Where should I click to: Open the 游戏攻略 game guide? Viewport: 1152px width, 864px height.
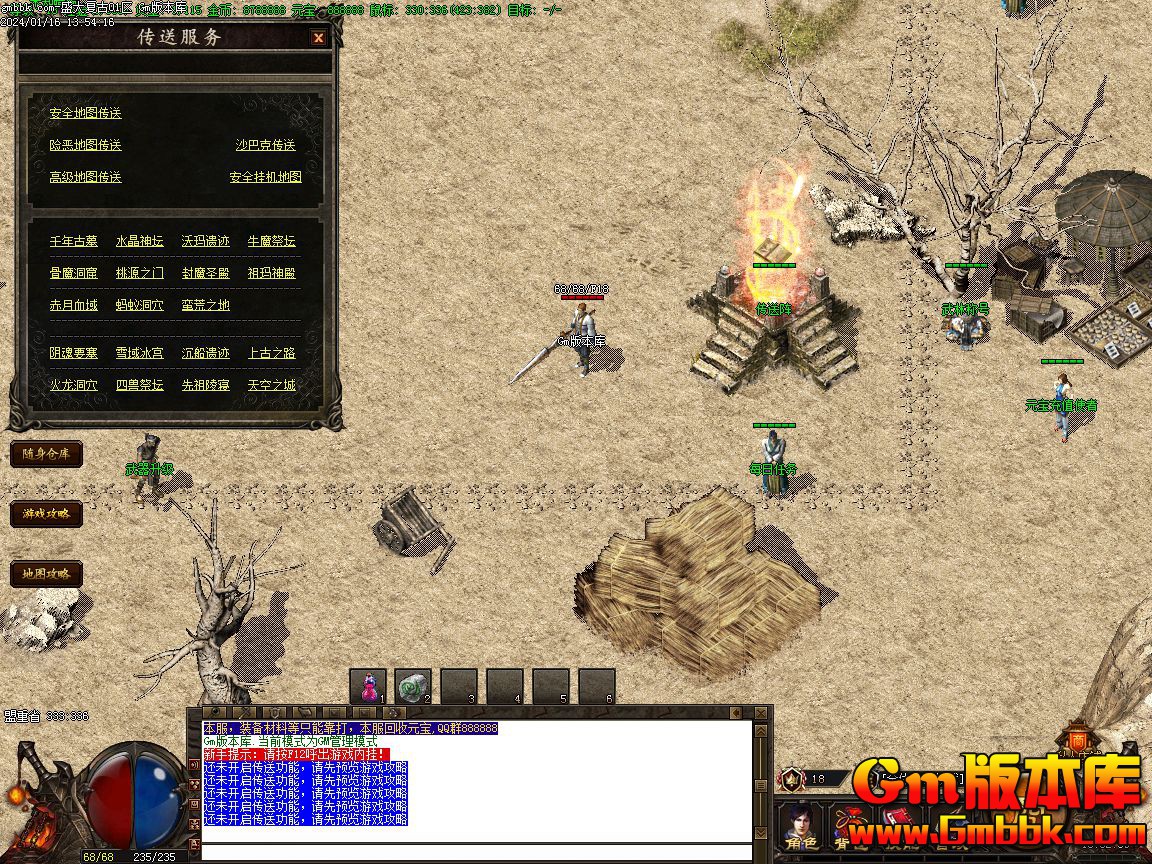coord(46,514)
